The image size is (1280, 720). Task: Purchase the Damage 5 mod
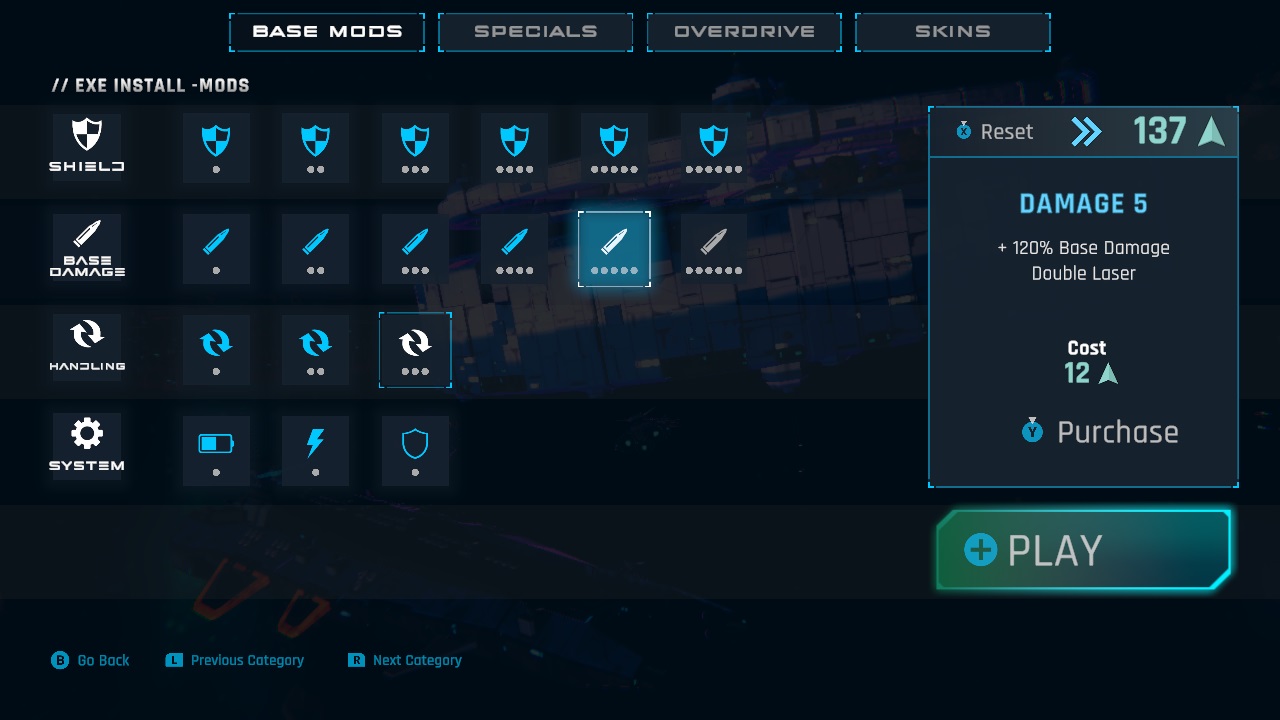tap(1100, 432)
